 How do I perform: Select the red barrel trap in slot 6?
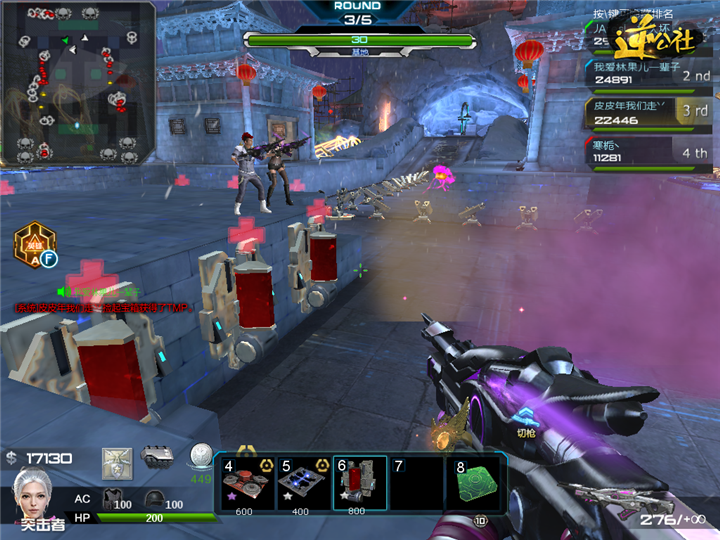pyautogui.click(x=360, y=482)
